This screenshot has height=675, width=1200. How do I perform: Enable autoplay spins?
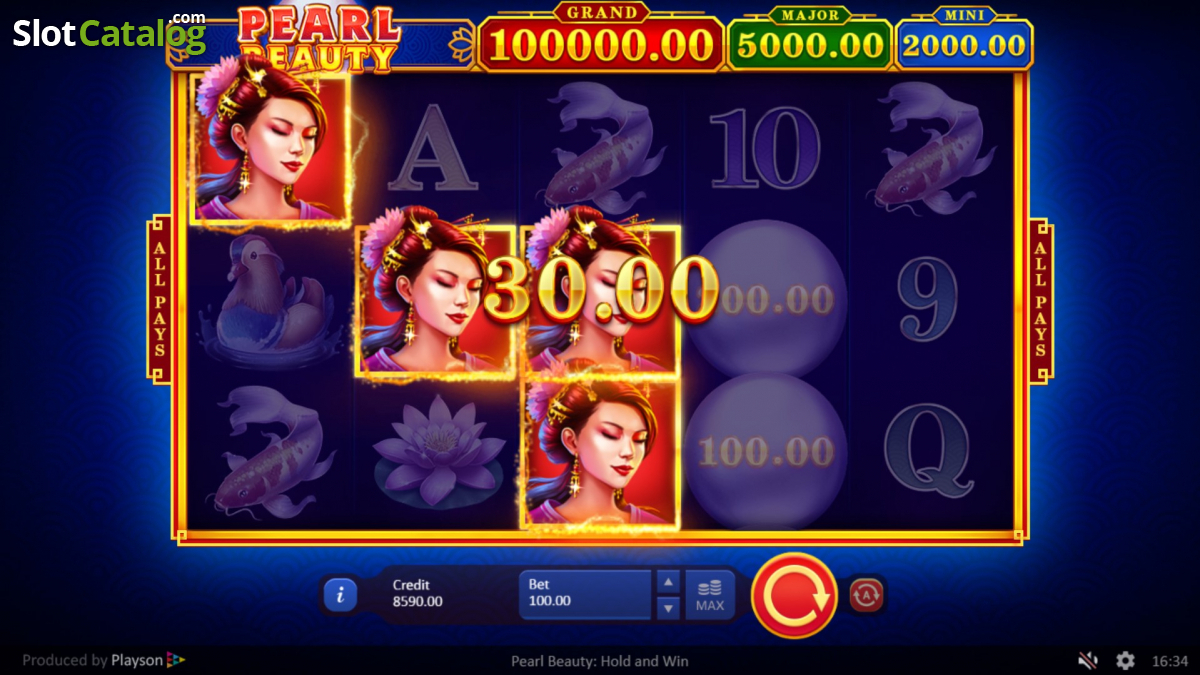(866, 595)
